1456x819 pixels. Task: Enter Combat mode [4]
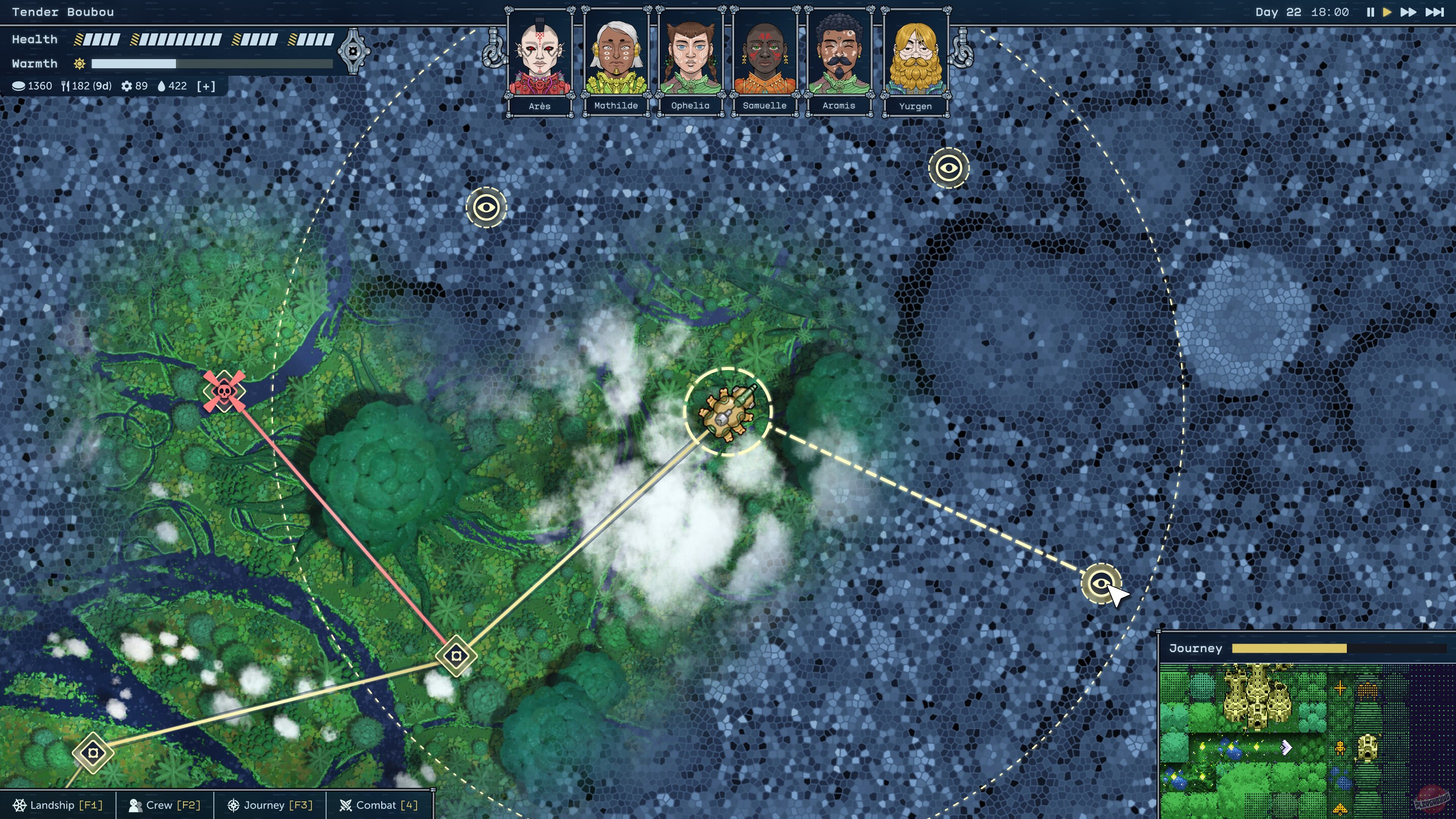[x=380, y=805]
